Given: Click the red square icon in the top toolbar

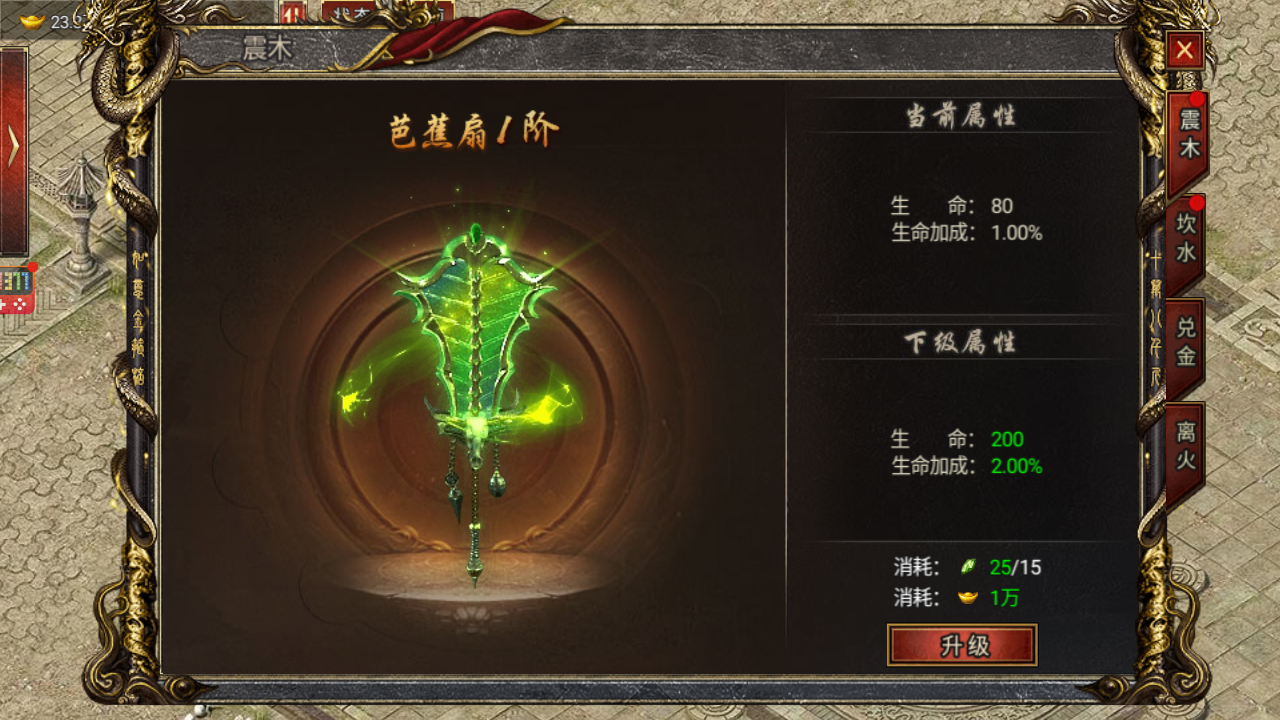Looking at the screenshot, I should point(293,12).
